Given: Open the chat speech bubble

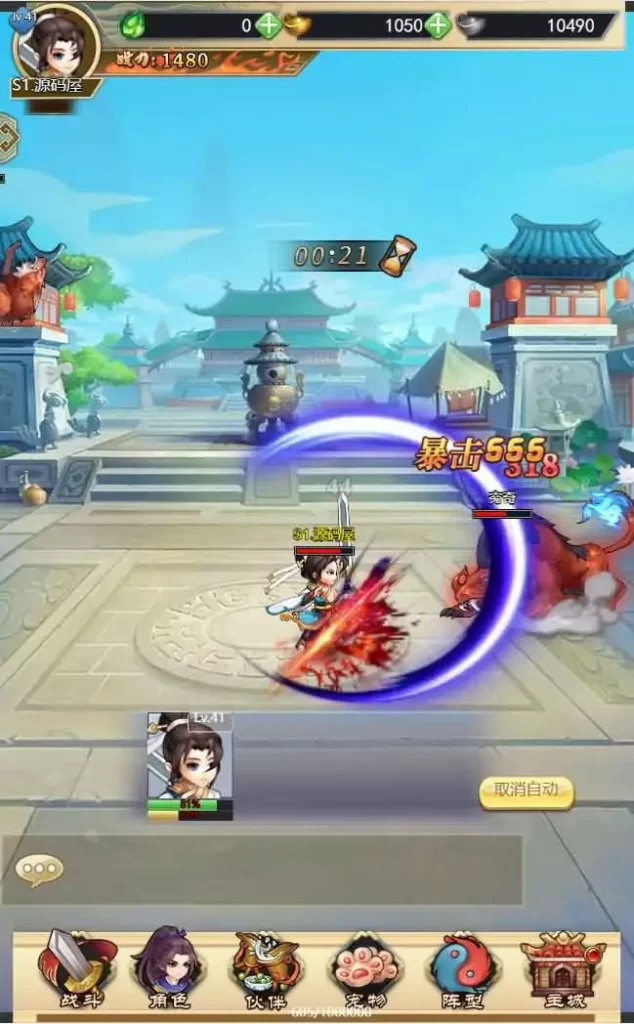Looking at the screenshot, I should (x=39, y=869).
